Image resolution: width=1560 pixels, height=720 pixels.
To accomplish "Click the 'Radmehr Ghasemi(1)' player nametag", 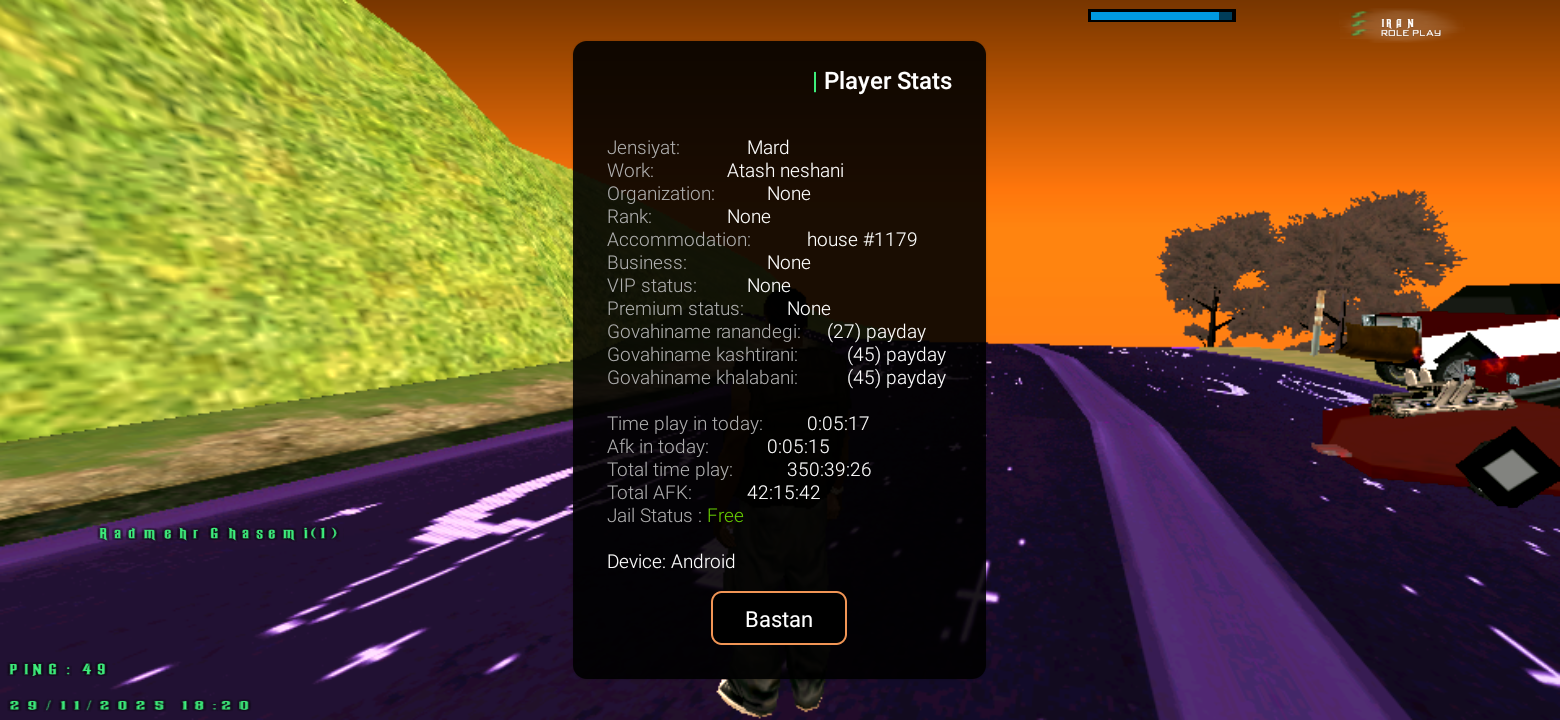I will pyautogui.click(x=218, y=533).
